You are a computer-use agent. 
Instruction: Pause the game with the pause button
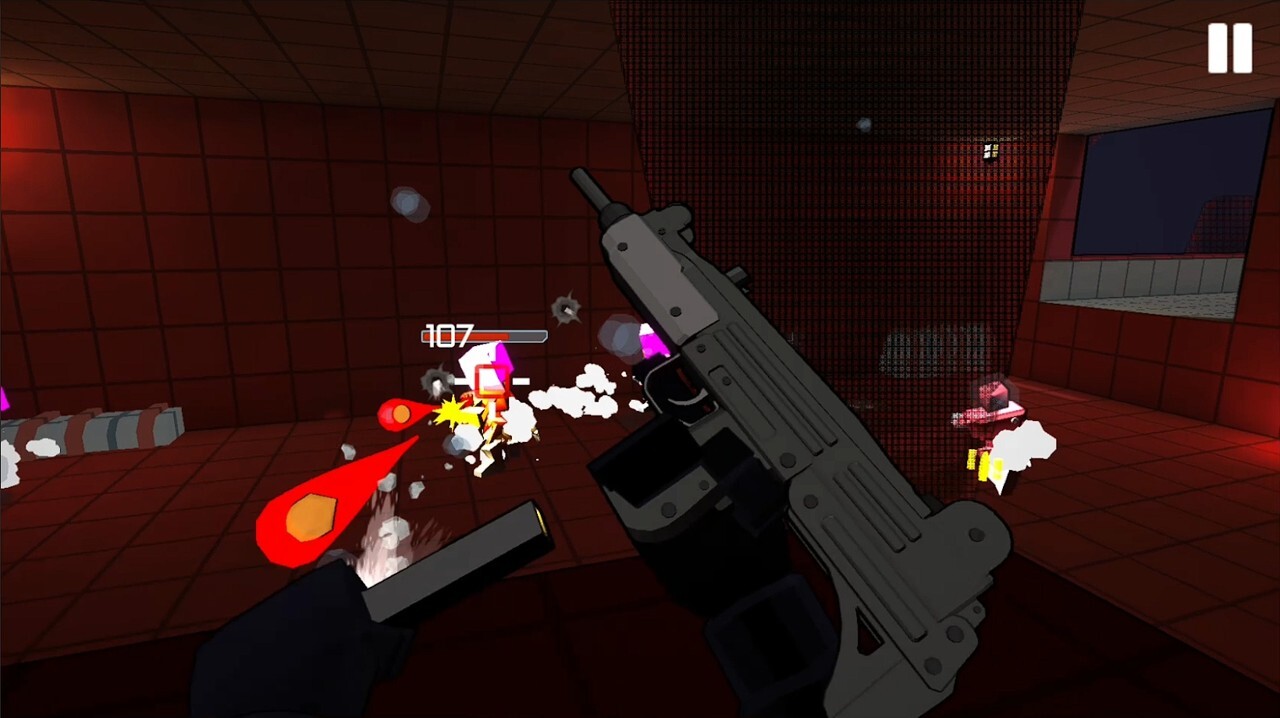(1229, 48)
